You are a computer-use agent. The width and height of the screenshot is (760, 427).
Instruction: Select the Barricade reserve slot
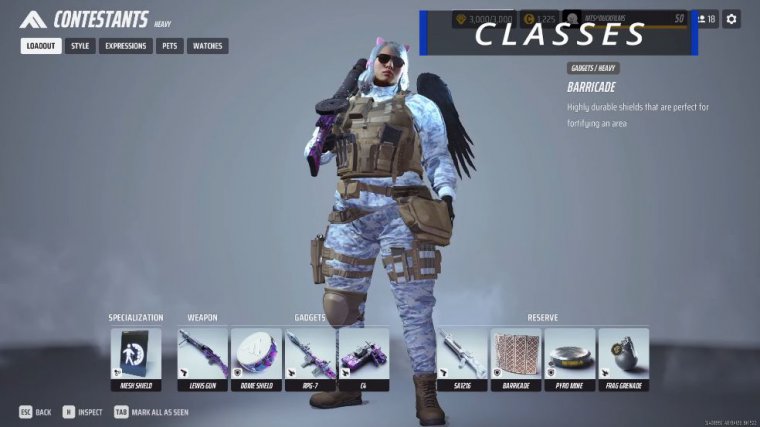516,358
